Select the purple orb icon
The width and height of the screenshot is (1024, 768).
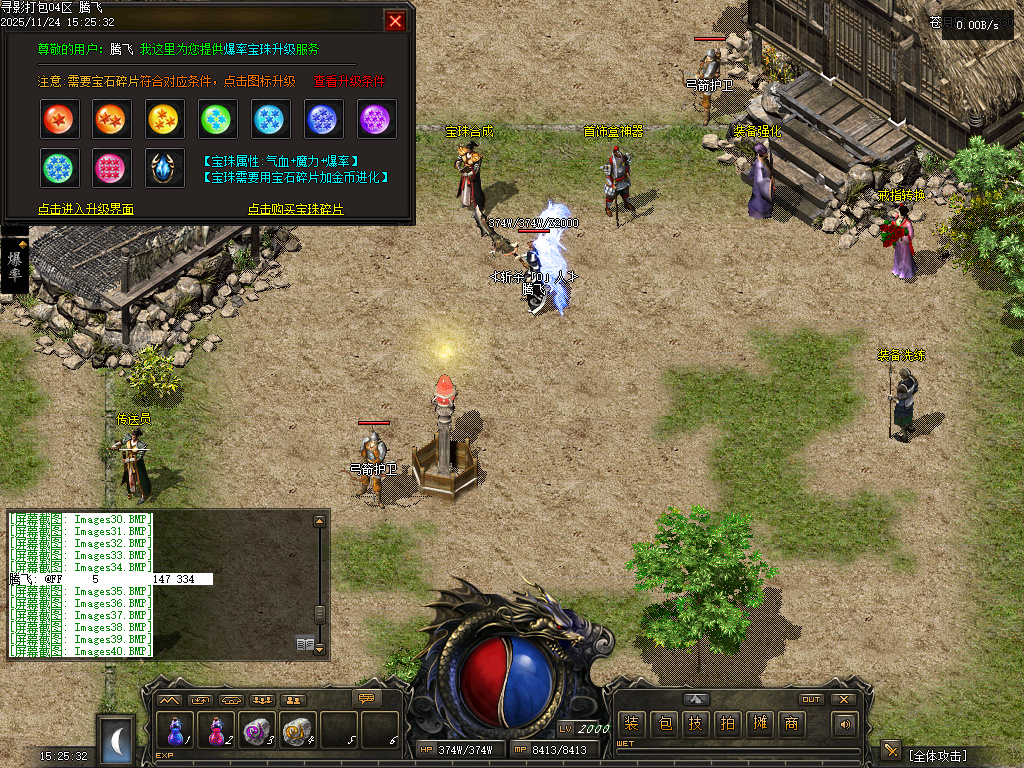tap(377, 119)
